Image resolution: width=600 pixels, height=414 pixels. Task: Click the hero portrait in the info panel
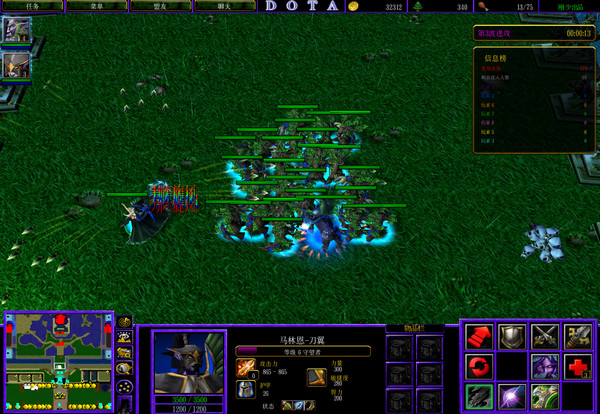tap(188, 362)
